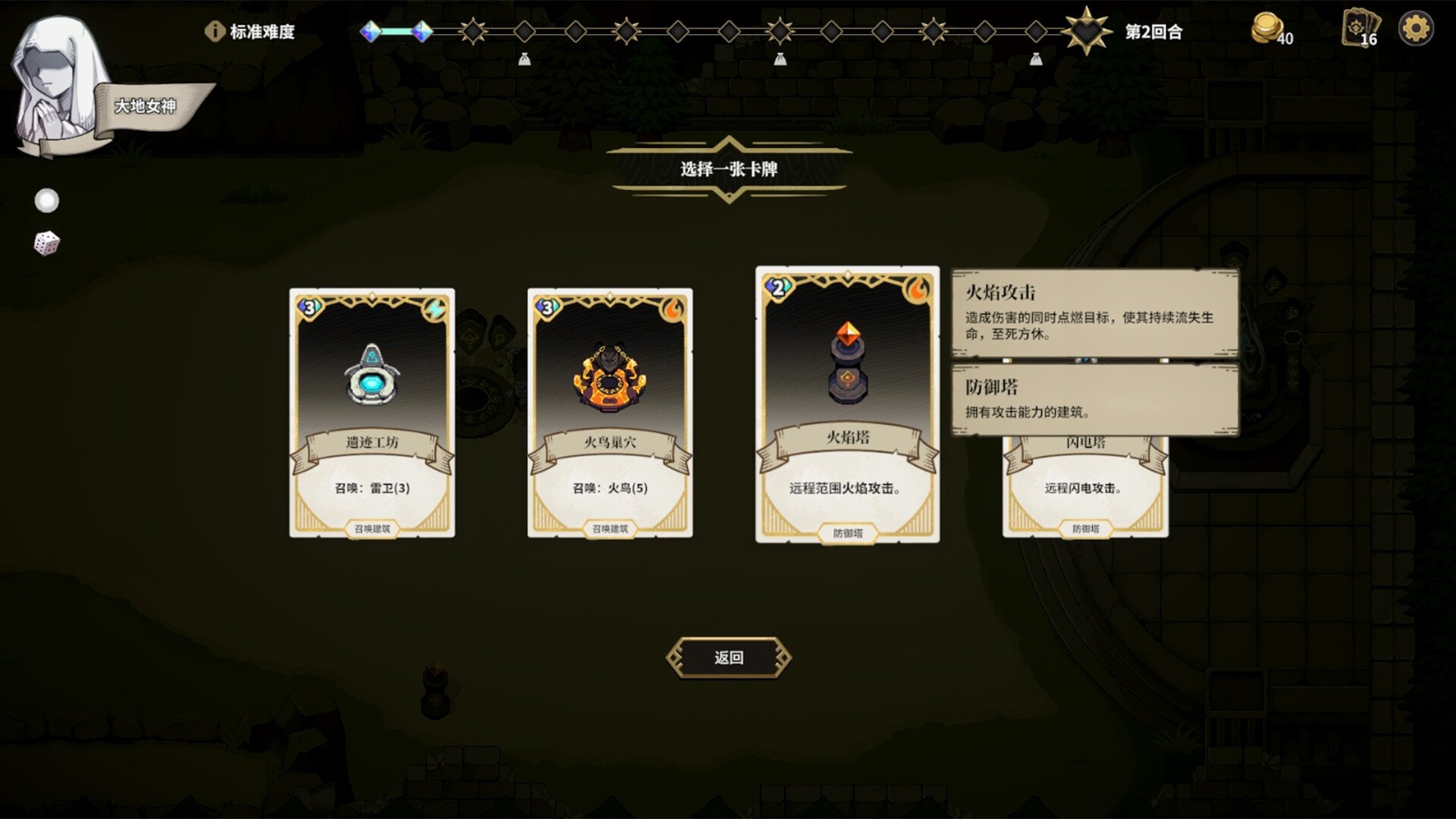Click the boss crown node on progress track
Image resolution: width=1456 pixels, height=819 pixels.
click(x=1086, y=31)
